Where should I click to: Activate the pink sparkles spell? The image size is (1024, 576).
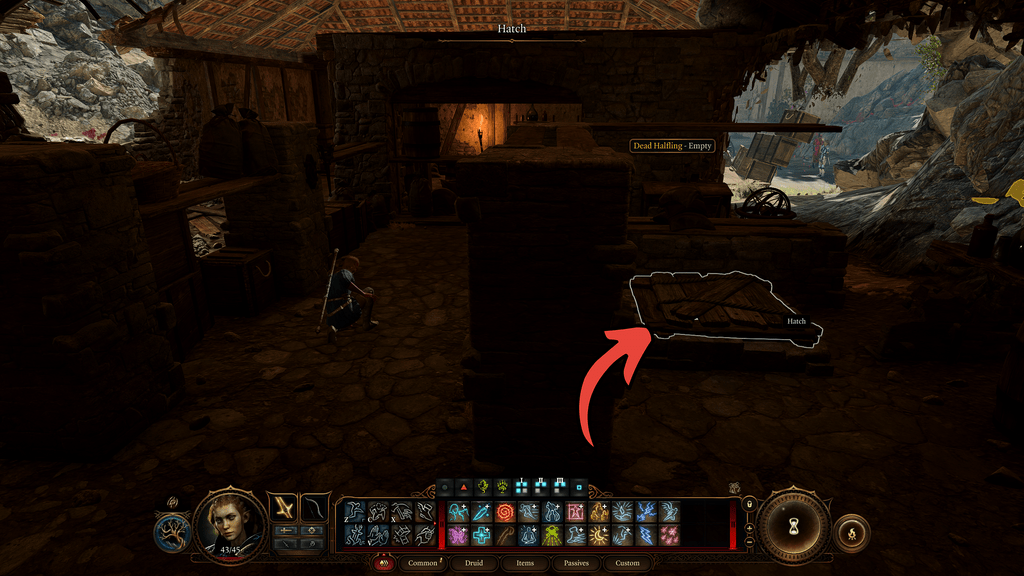(x=668, y=535)
